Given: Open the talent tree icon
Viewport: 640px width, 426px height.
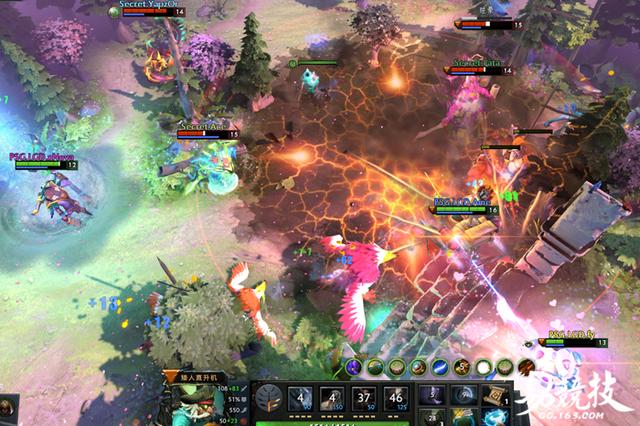Looking at the screenshot, I should [267, 398].
